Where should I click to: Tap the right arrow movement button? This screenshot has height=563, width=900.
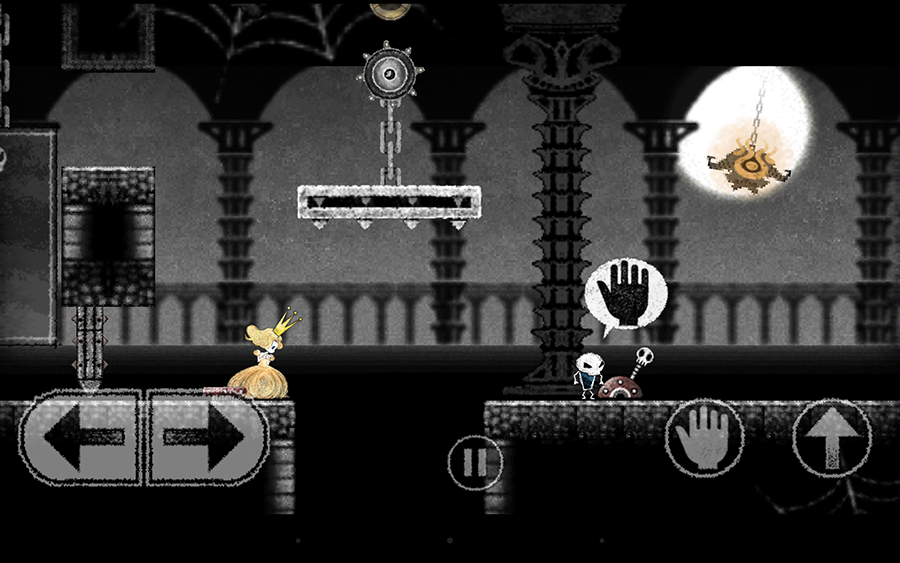coord(205,437)
